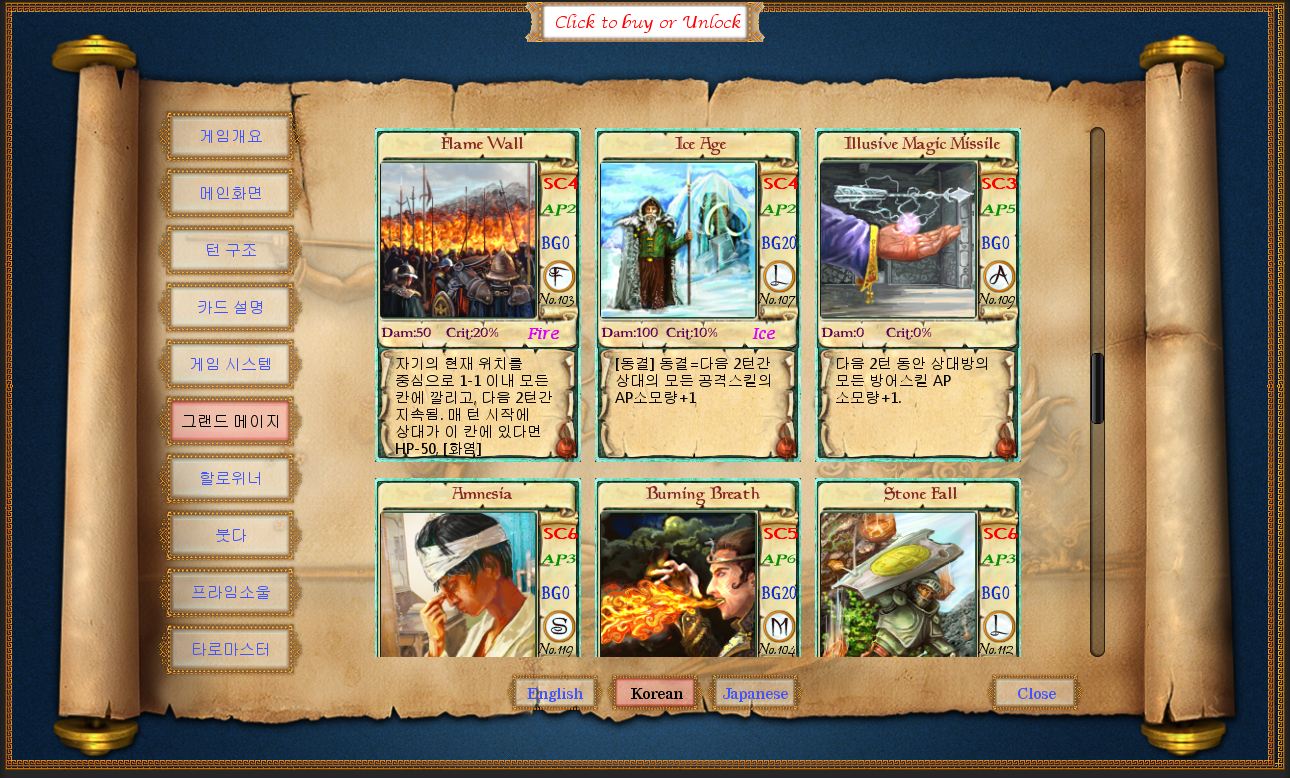Open the 그랜드 메이지 card category

point(230,420)
